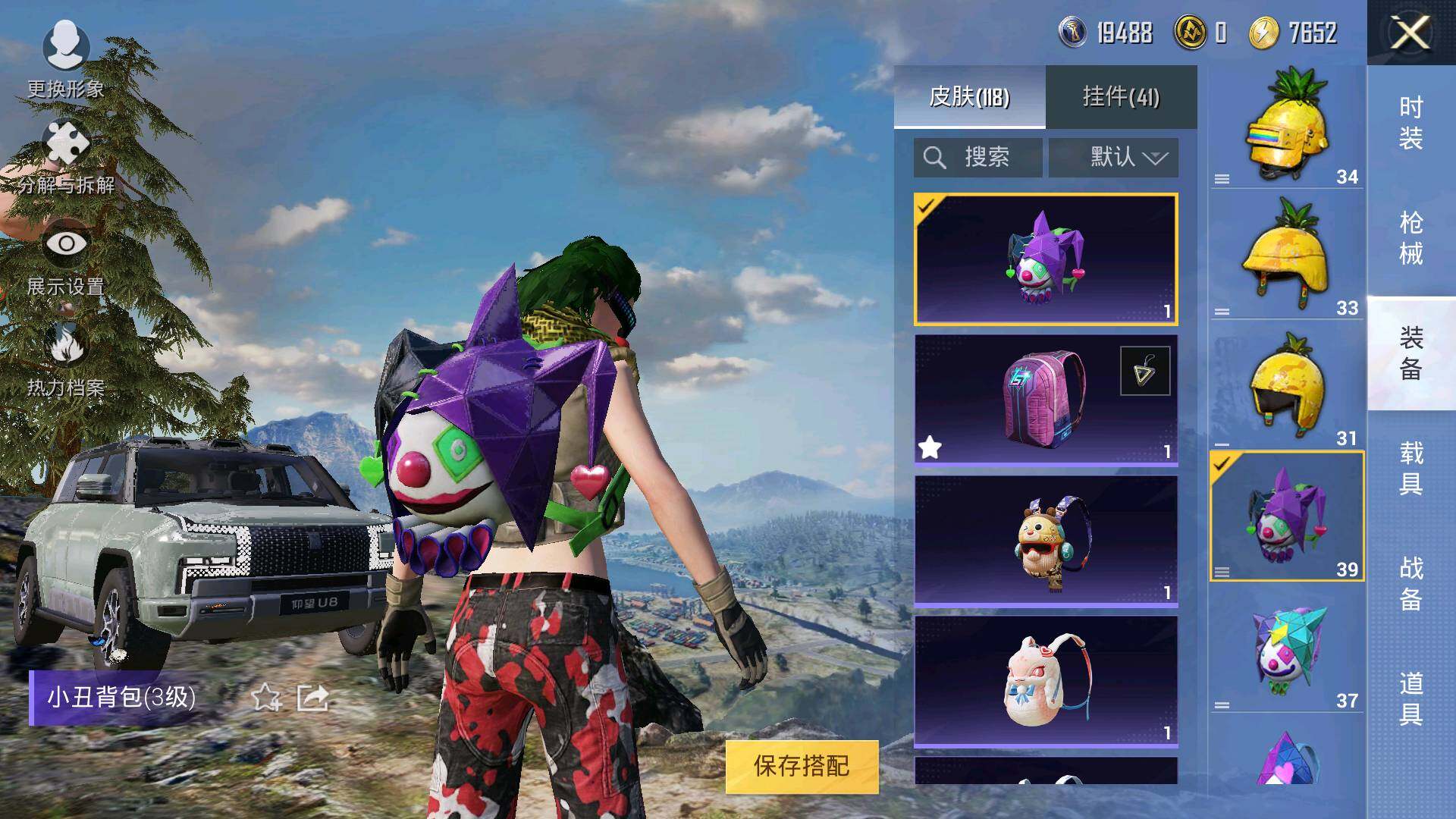Open the 道具 items category
The height and width of the screenshot is (819, 1456).
1410,699
